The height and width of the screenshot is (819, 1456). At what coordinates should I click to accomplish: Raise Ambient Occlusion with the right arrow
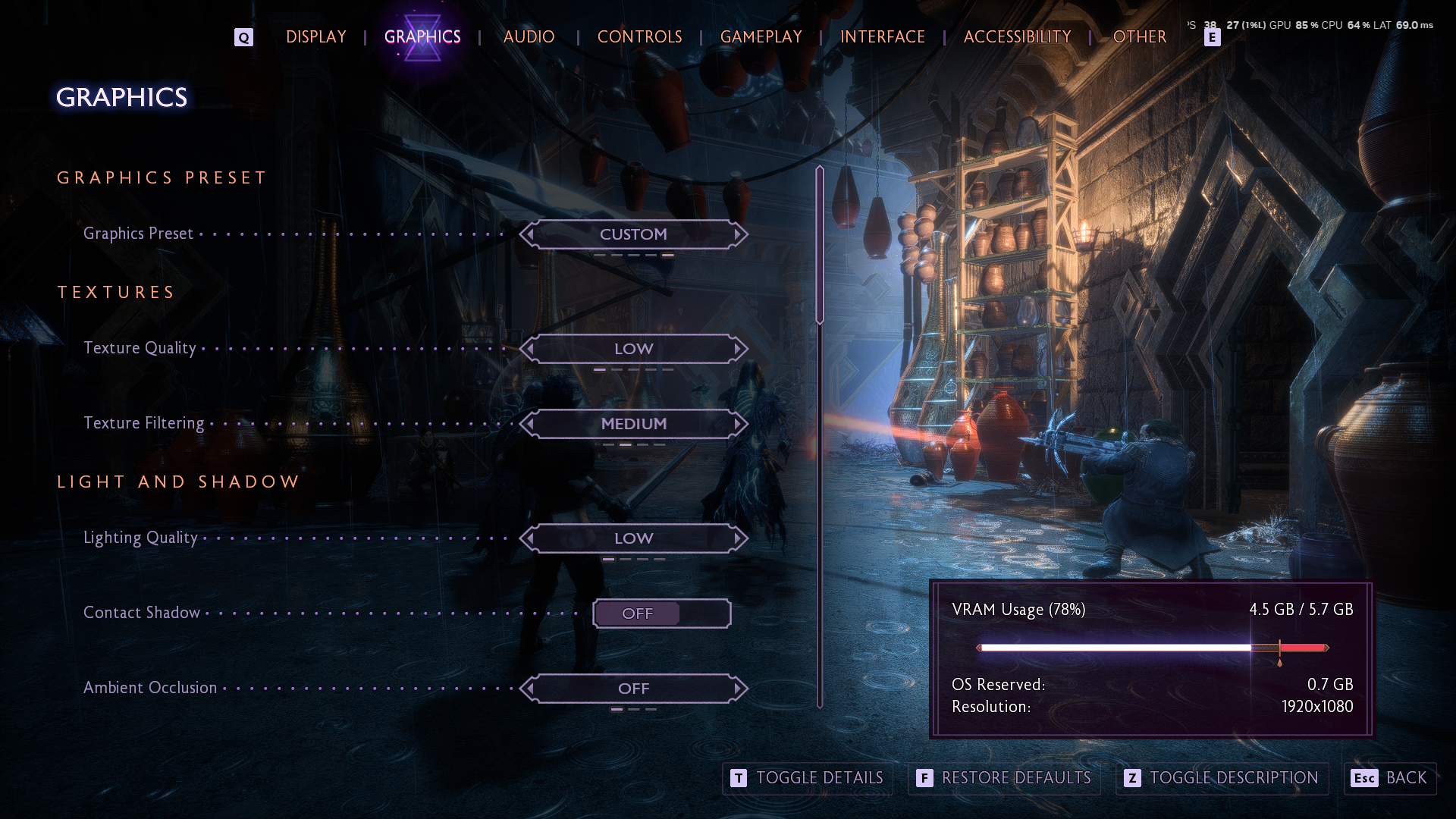point(738,689)
